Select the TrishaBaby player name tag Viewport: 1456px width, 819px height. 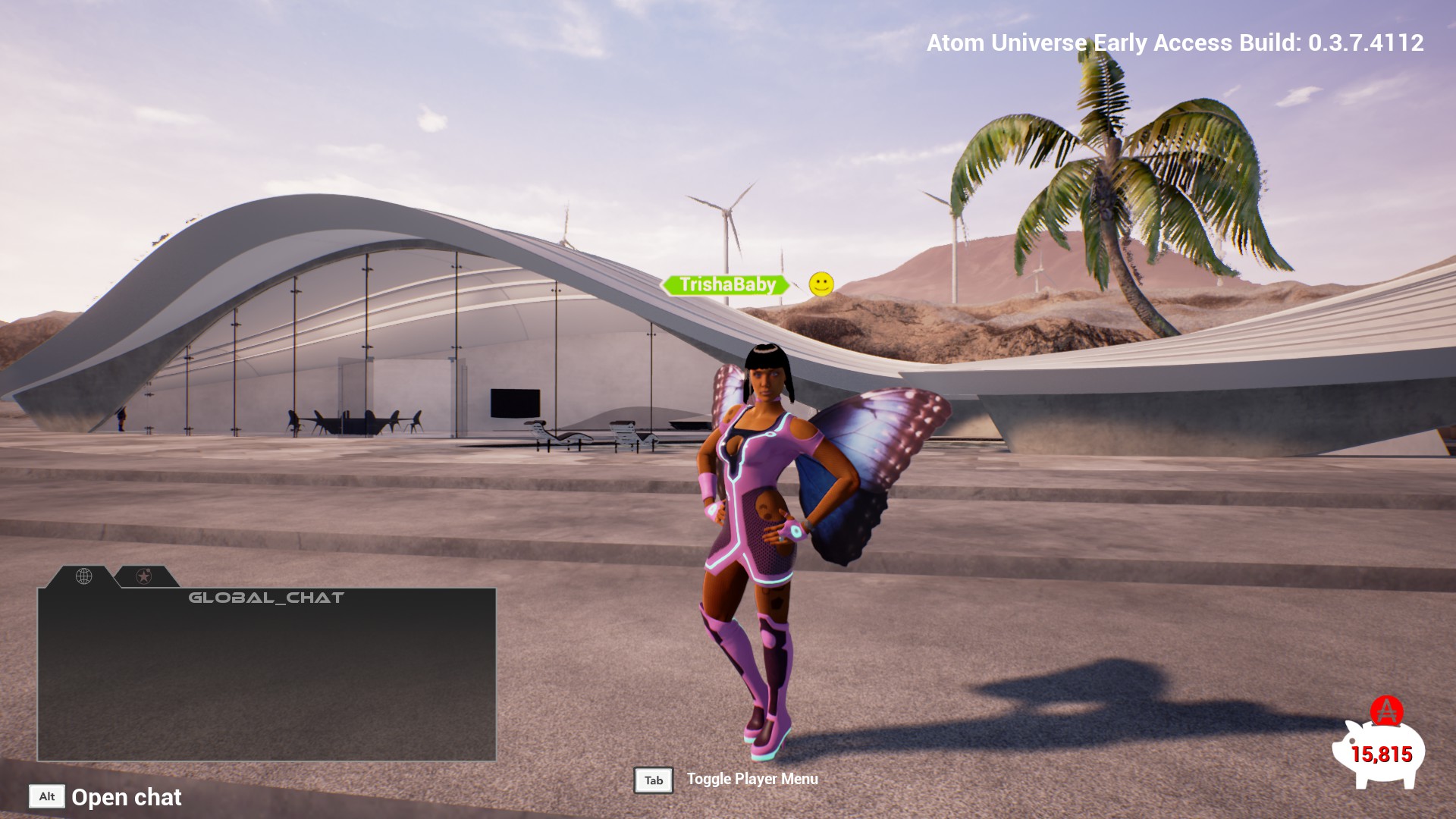(726, 285)
